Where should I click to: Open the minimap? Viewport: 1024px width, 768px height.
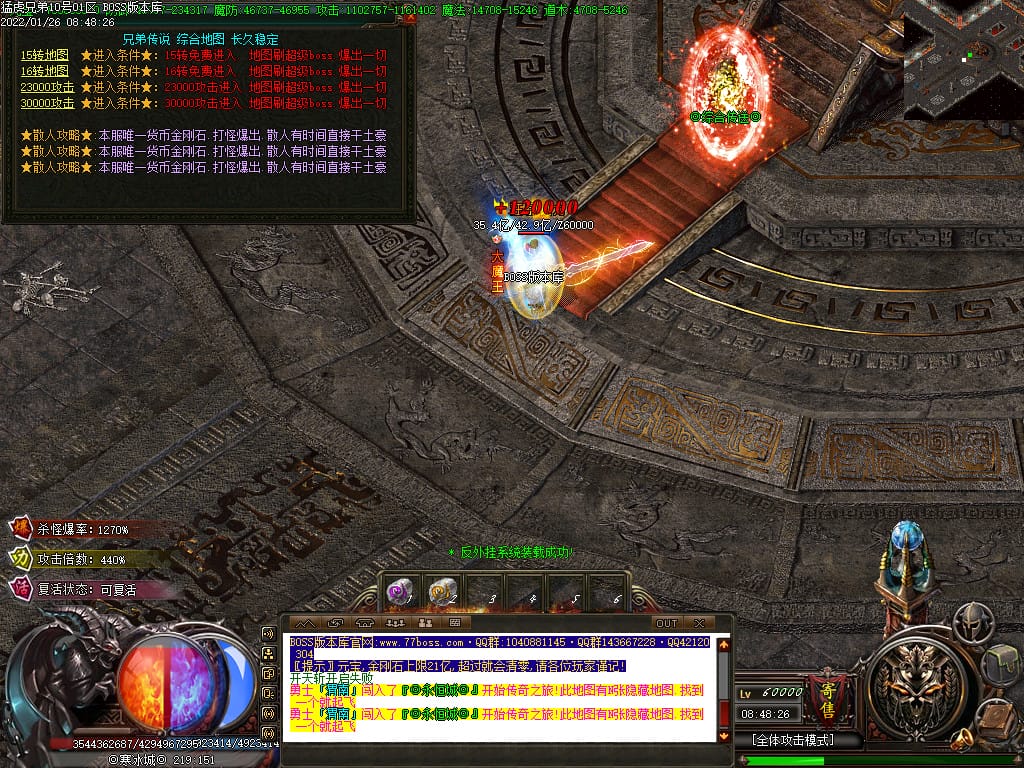click(x=963, y=60)
